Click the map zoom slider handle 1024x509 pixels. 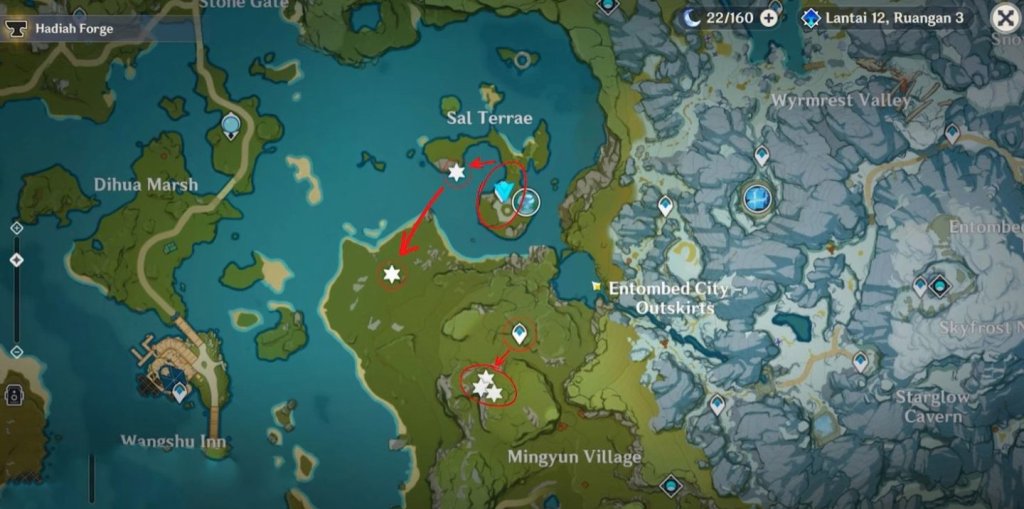coord(16,260)
